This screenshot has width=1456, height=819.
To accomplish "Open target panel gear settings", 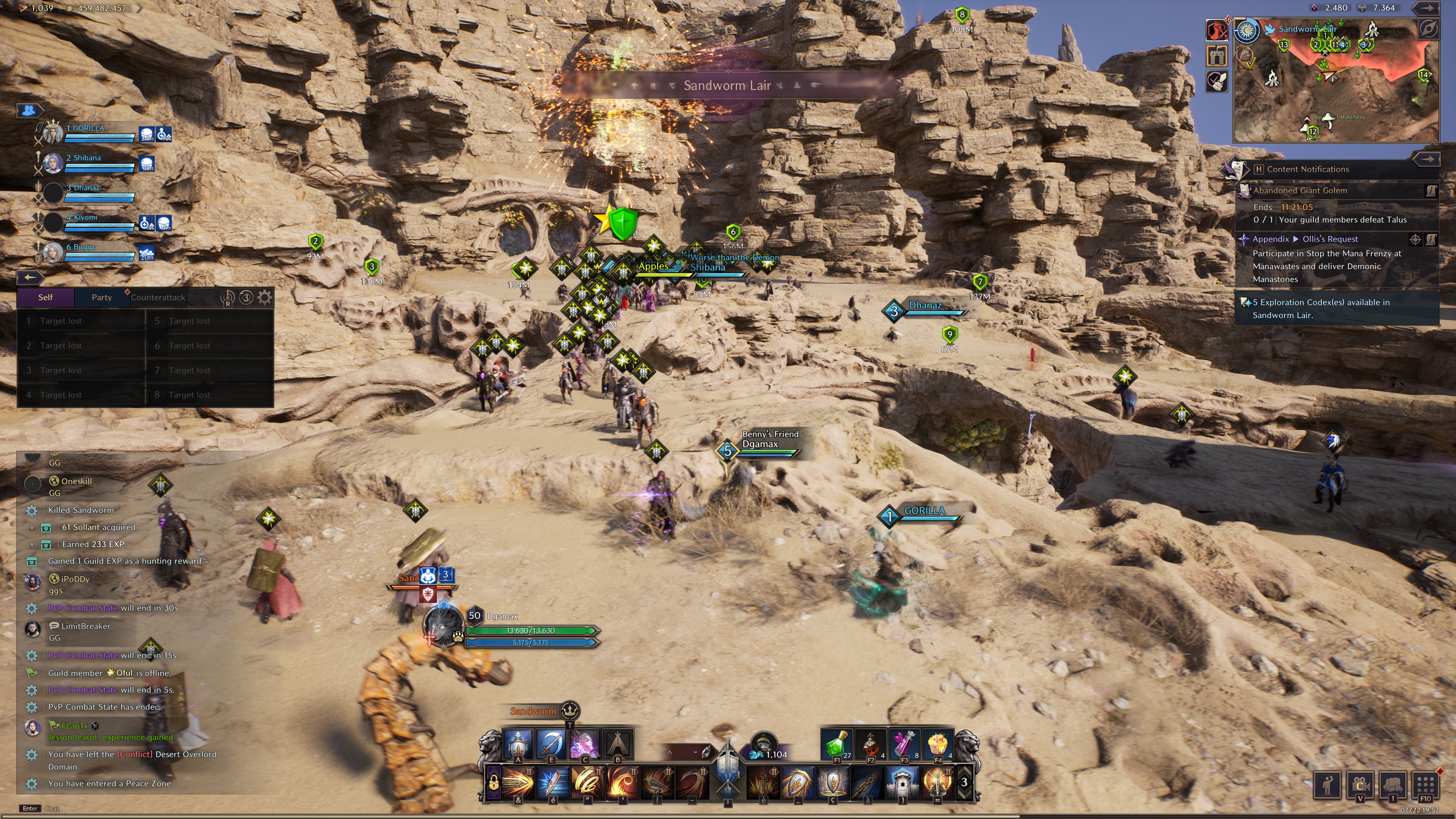I will pyautogui.click(x=265, y=297).
